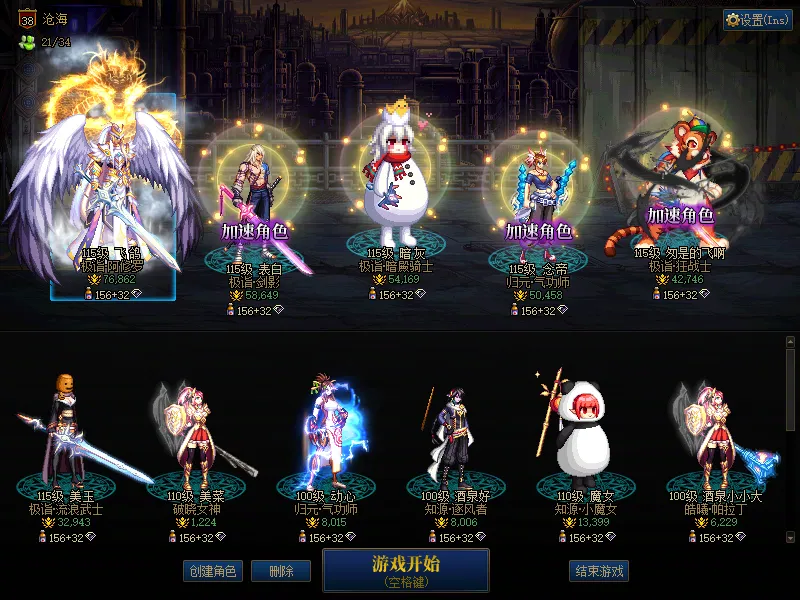Pick the level 100 归元·气功师 character 动心
Screen dimensions: 800x600
(x=326, y=440)
